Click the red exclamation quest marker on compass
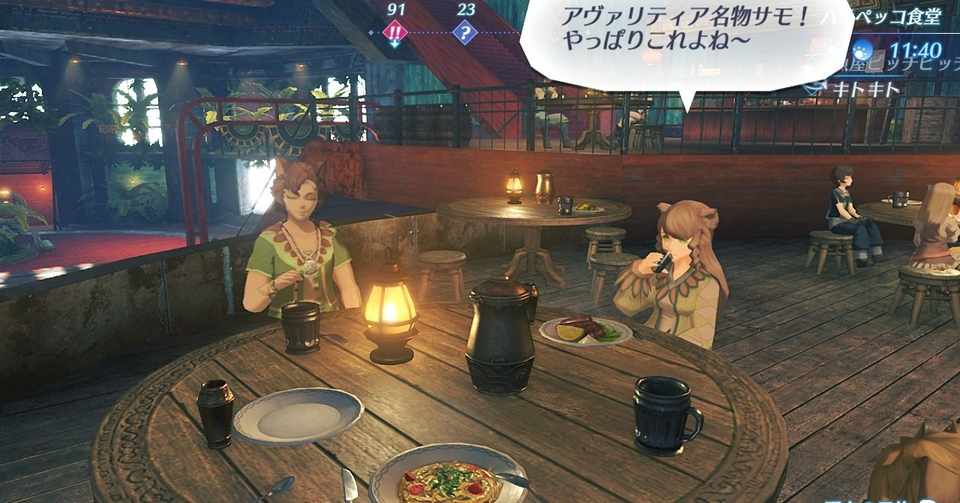This screenshot has height=503, width=960. click(396, 32)
